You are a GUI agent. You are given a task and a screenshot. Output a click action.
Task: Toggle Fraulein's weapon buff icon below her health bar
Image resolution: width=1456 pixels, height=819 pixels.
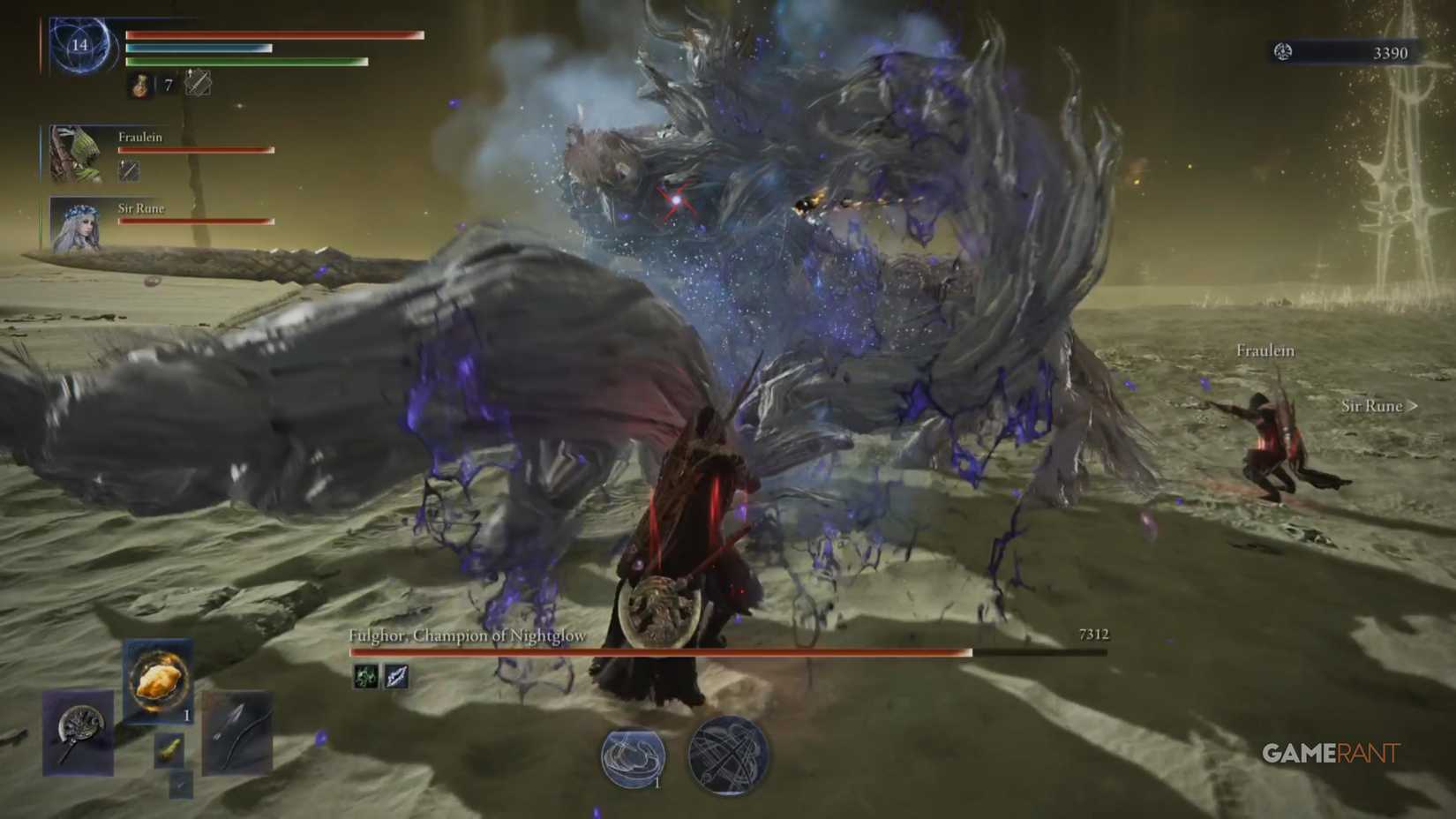130,171
